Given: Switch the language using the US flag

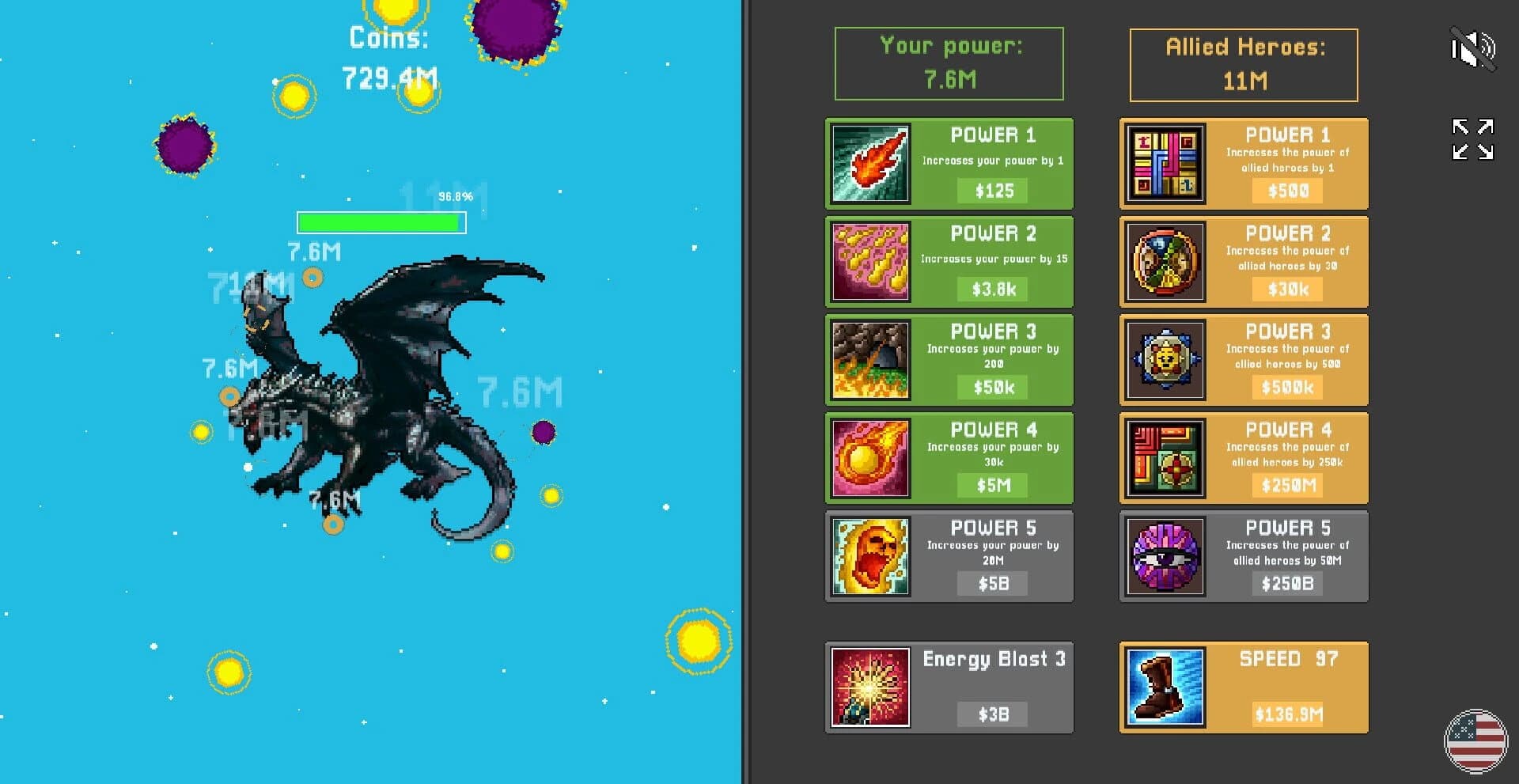Looking at the screenshot, I should [x=1473, y=735].
